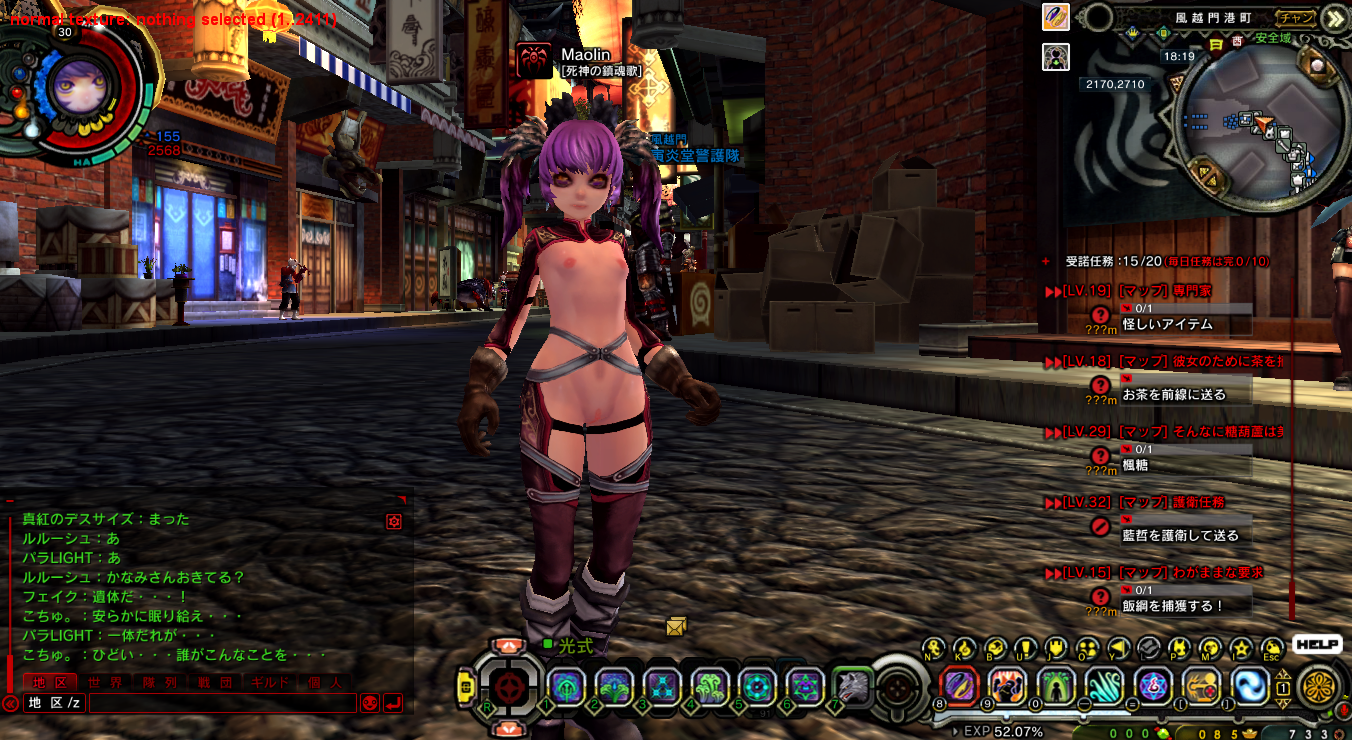
Task: Click the ring buff icon beside minimap
Action: (1057, 17)
